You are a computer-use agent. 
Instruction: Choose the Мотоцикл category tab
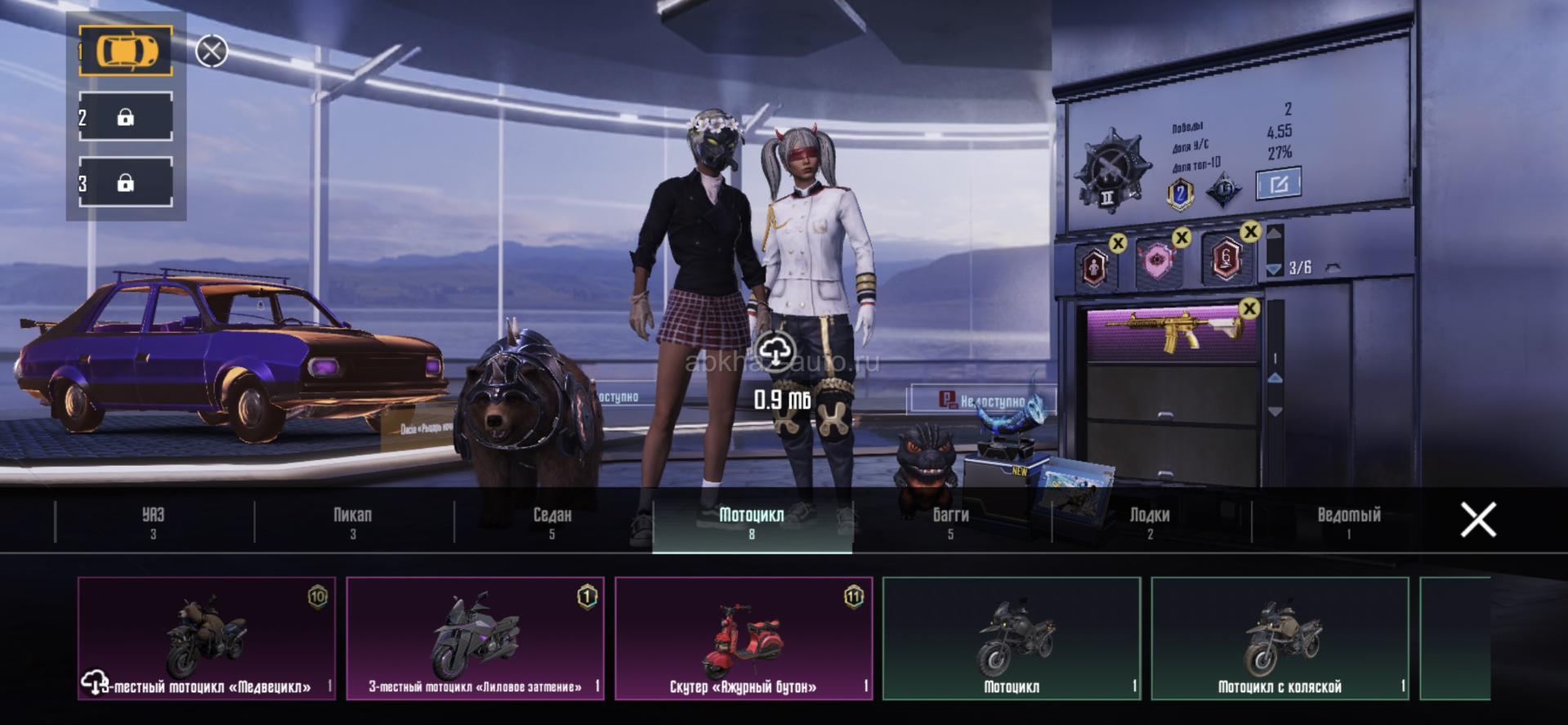752,522
